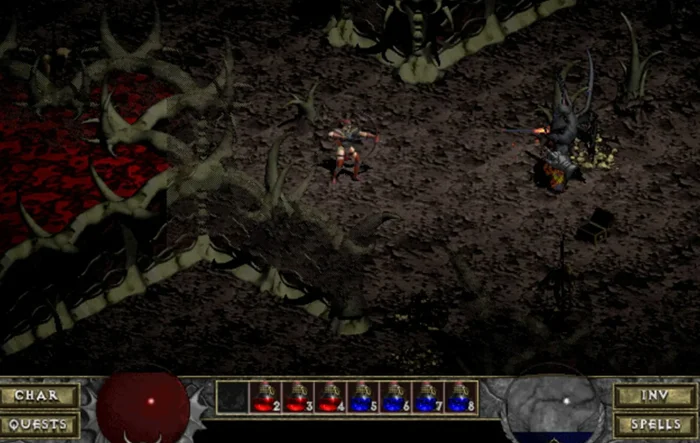Open the INV inventory panel
The image size is (700, 443).
tap(655, 396)
